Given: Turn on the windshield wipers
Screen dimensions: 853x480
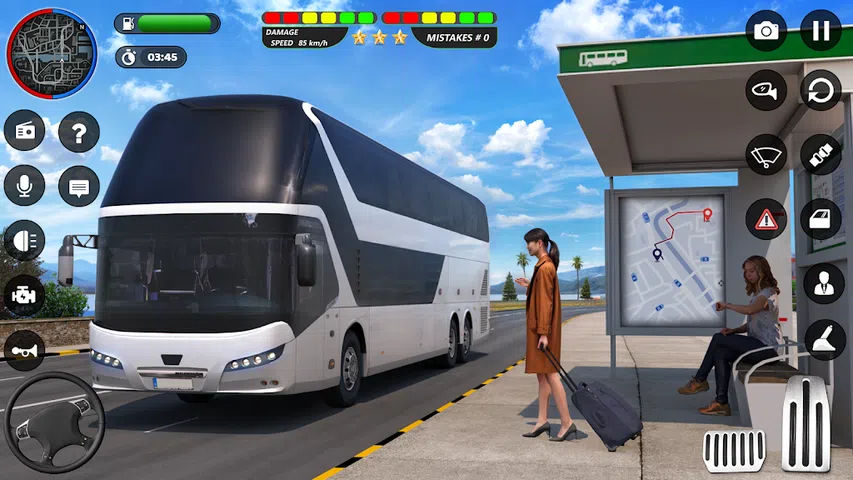Looking at the screenshot, I should [x=766, y=154].
